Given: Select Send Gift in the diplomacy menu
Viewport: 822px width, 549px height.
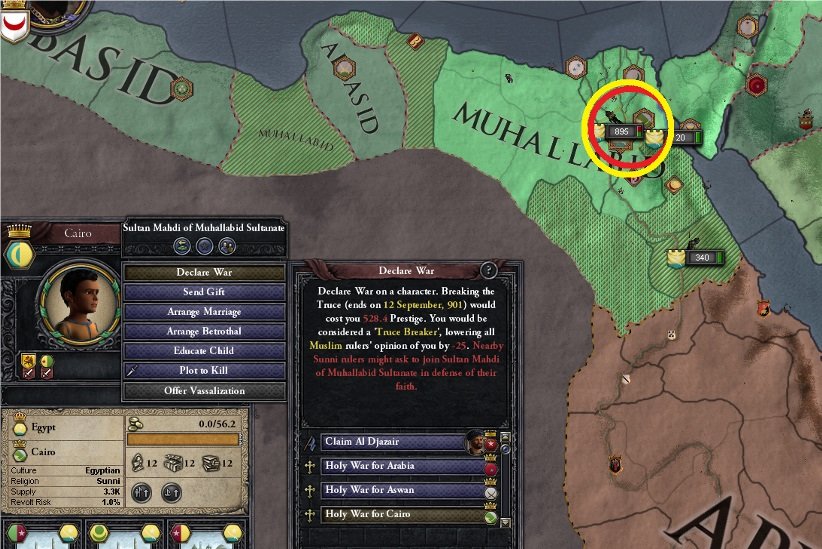Looking at the screenshot, I should (203, 292).
